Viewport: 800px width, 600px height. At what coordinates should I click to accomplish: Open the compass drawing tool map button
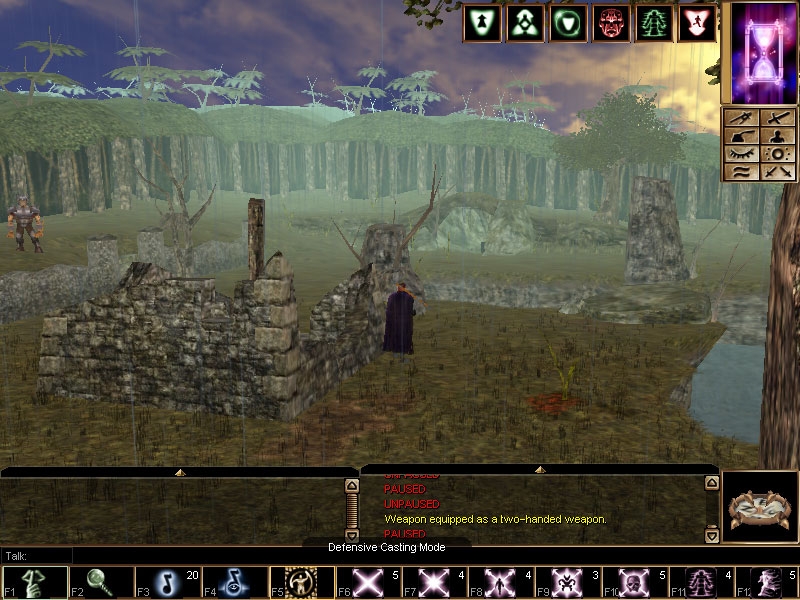[741, 118]
